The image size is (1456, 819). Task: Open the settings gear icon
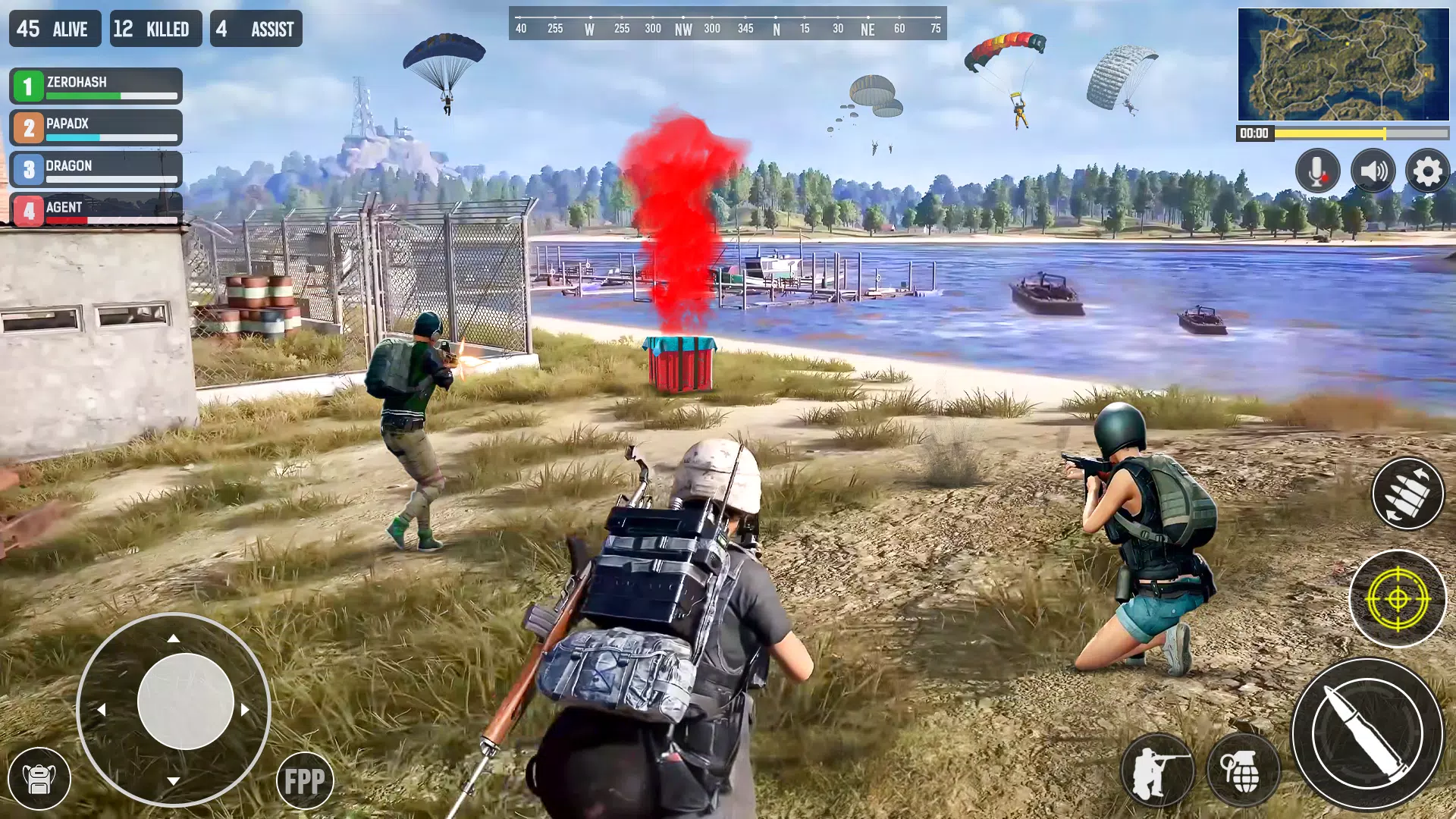(x=1429, y=171)
